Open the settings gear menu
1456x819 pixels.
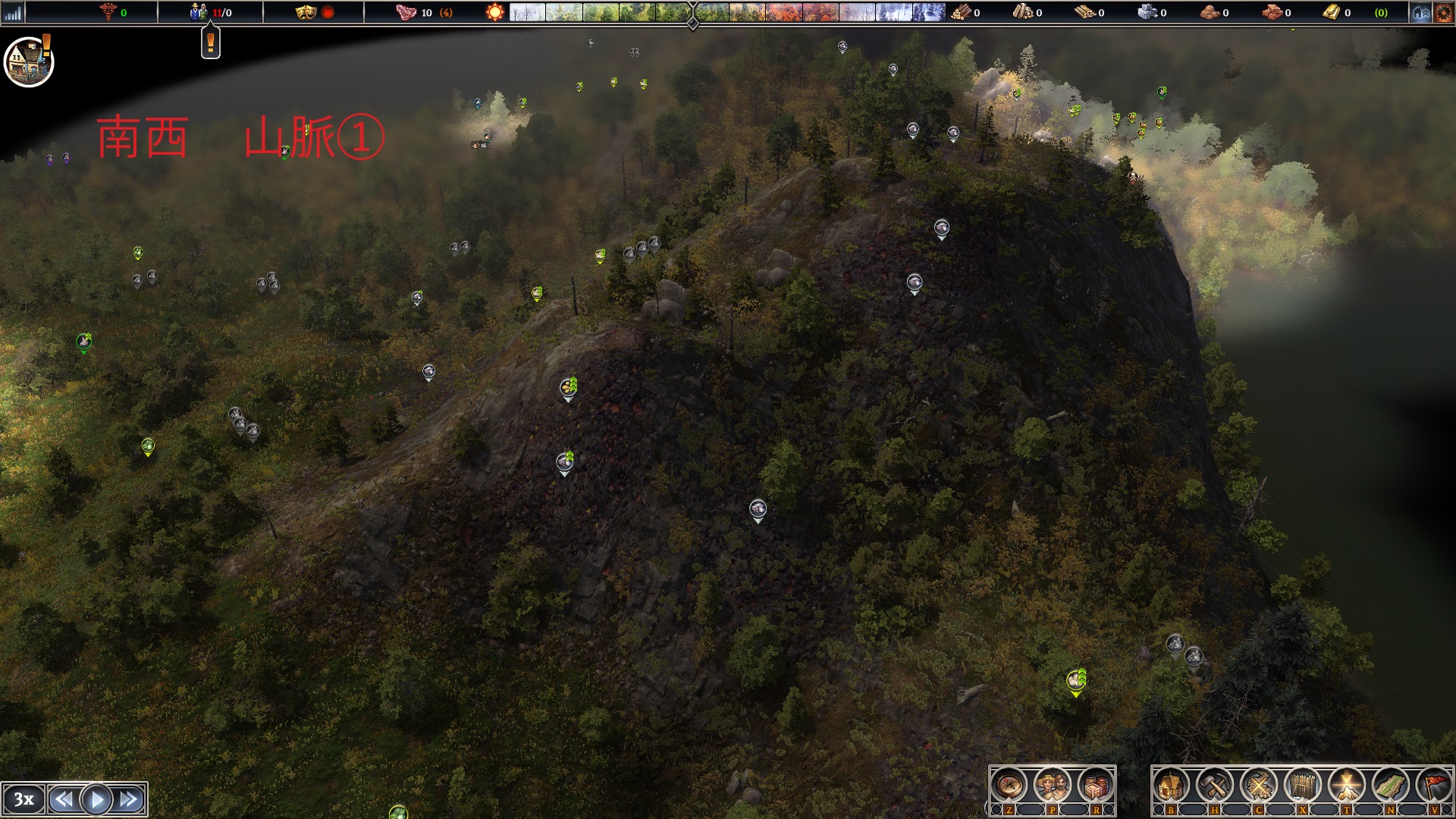1443,12
